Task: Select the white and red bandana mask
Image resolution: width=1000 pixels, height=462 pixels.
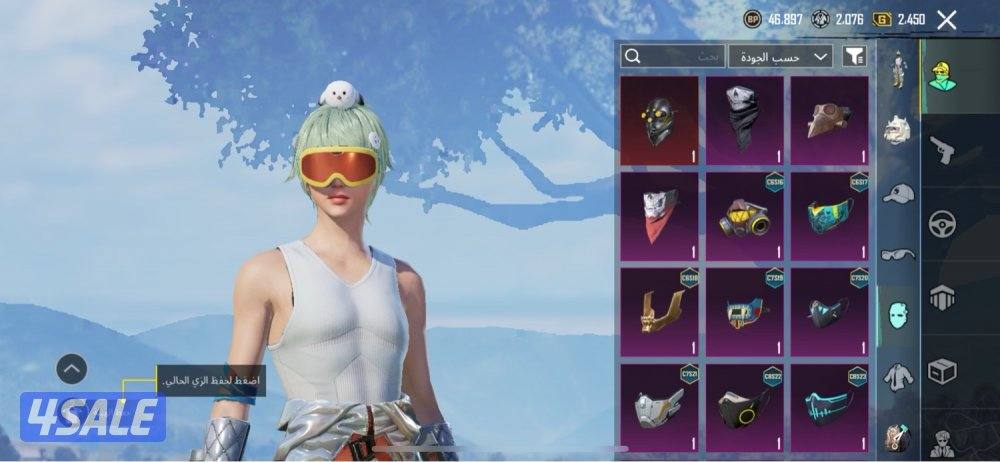Action: (x=660, y=215)
